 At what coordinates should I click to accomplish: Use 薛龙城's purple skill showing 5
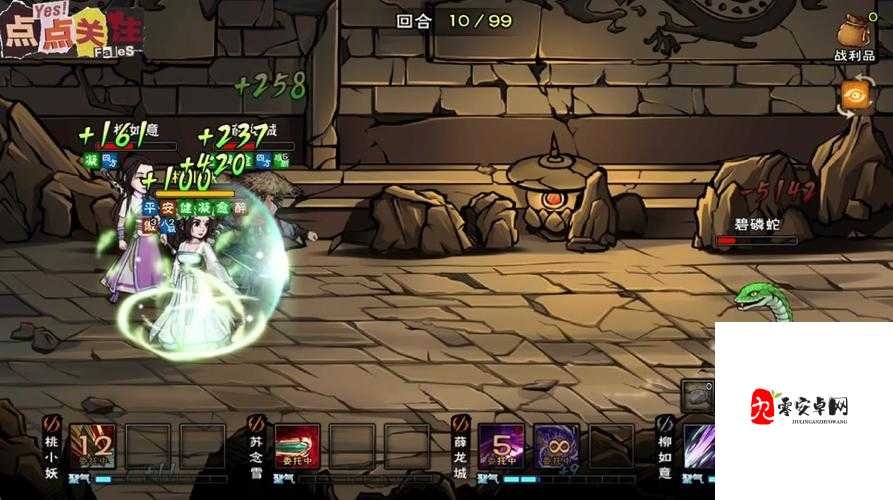click(501, 447)
